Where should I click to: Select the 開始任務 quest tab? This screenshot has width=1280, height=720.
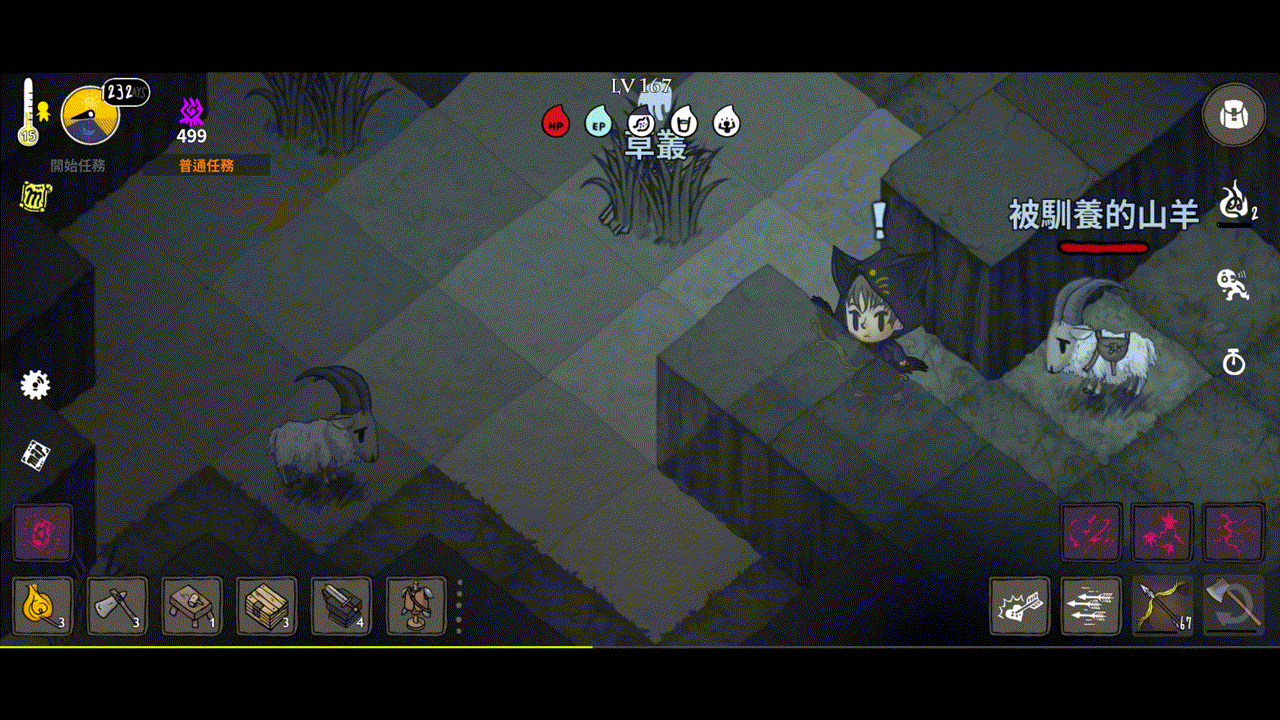(x=78, y=166)
